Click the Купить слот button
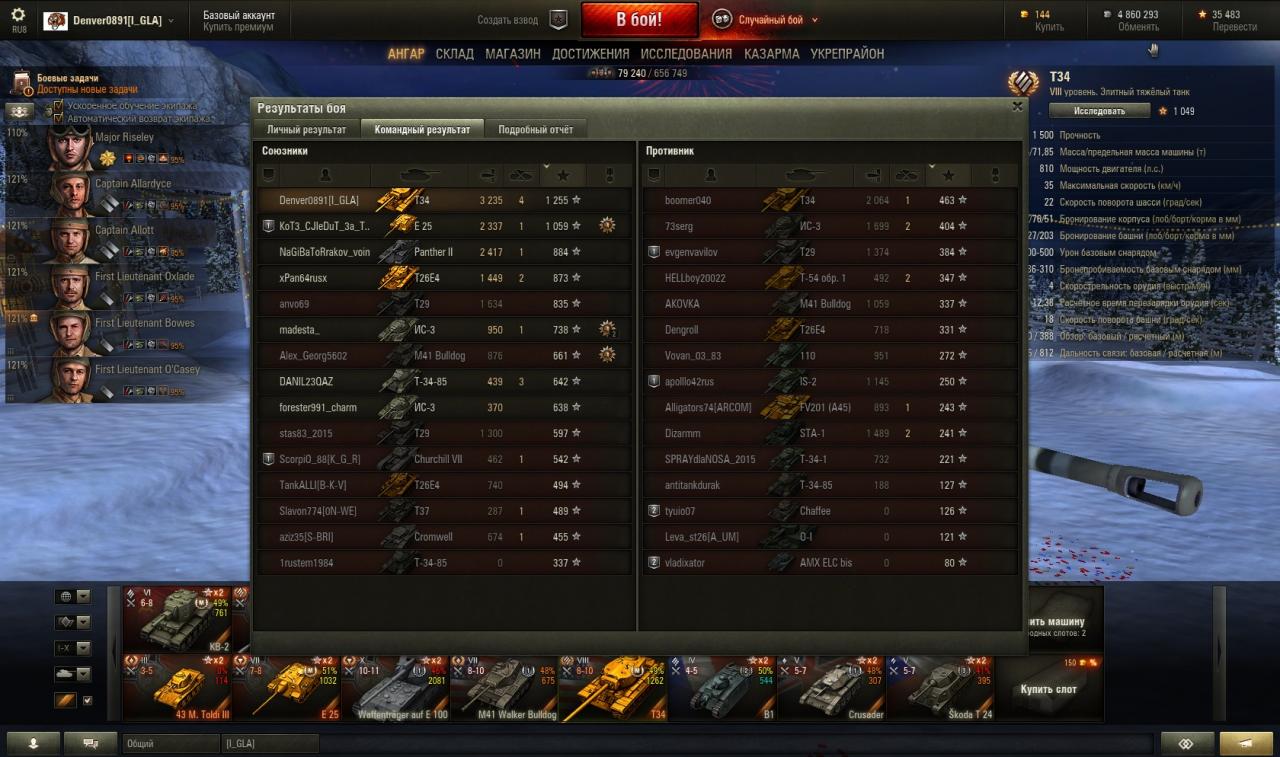Screen dimensions: 1280x757 click(x=1048, y=689)
